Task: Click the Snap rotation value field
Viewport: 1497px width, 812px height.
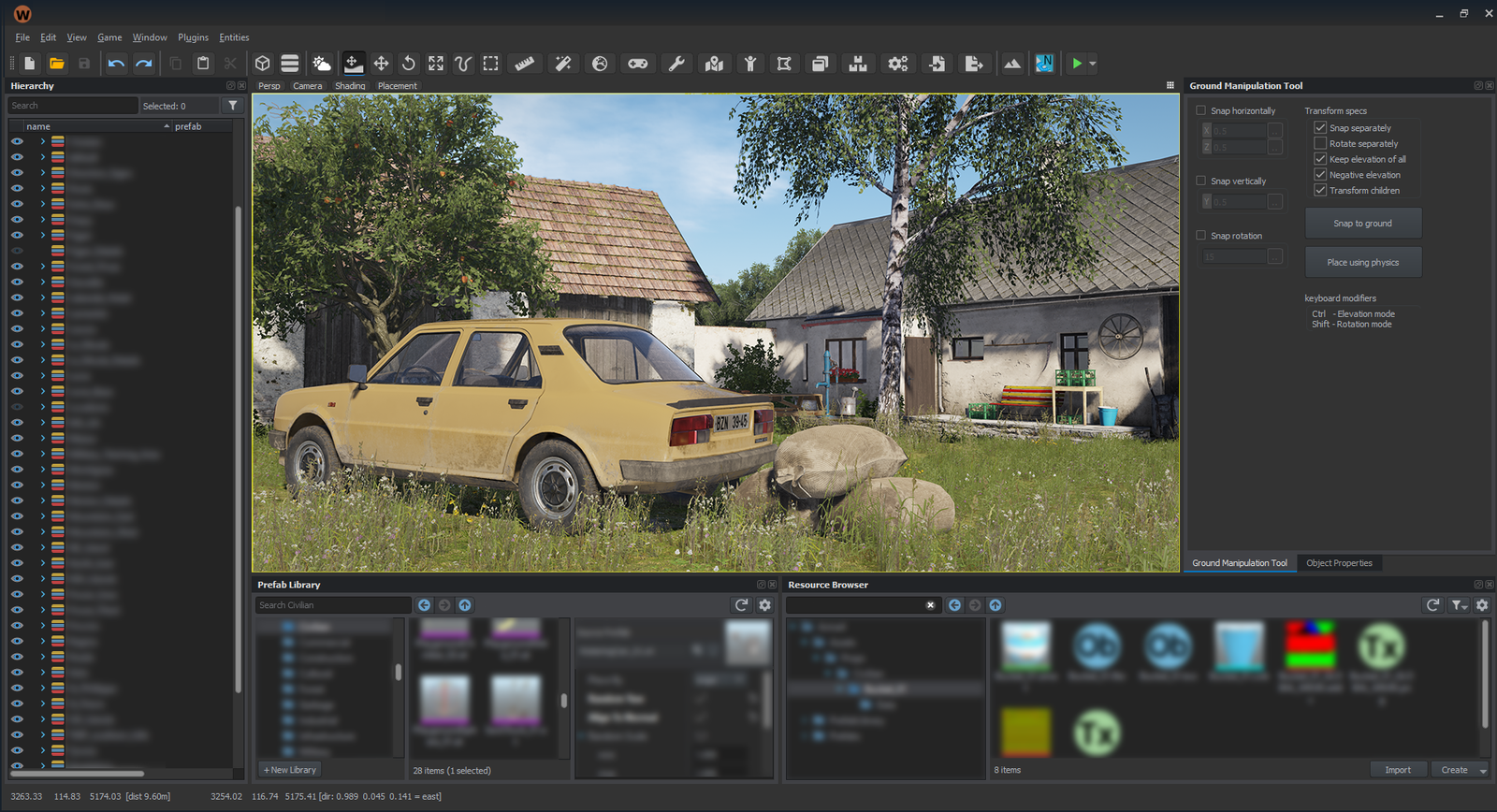Action: [1237, 256]
